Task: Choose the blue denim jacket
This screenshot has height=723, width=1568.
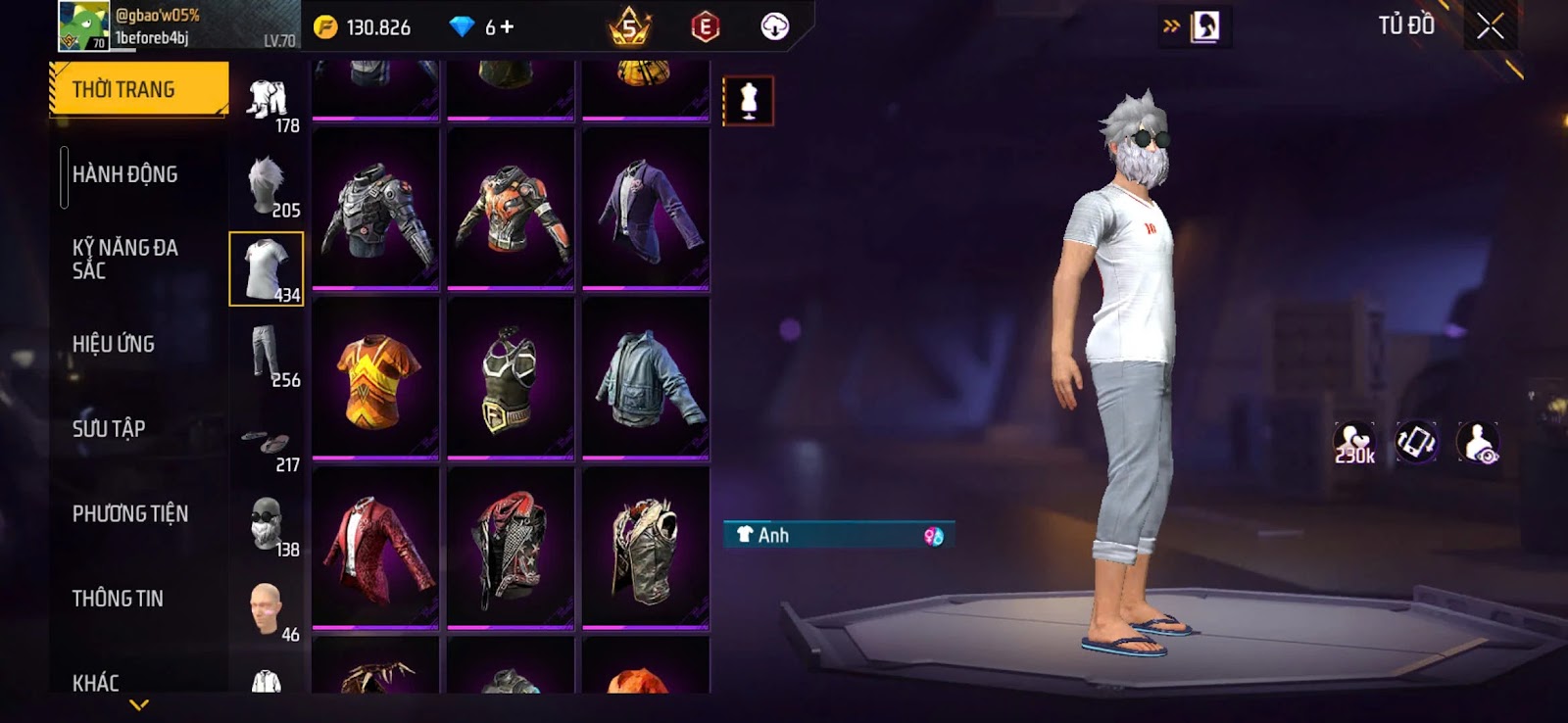Action: coord(645,379)
